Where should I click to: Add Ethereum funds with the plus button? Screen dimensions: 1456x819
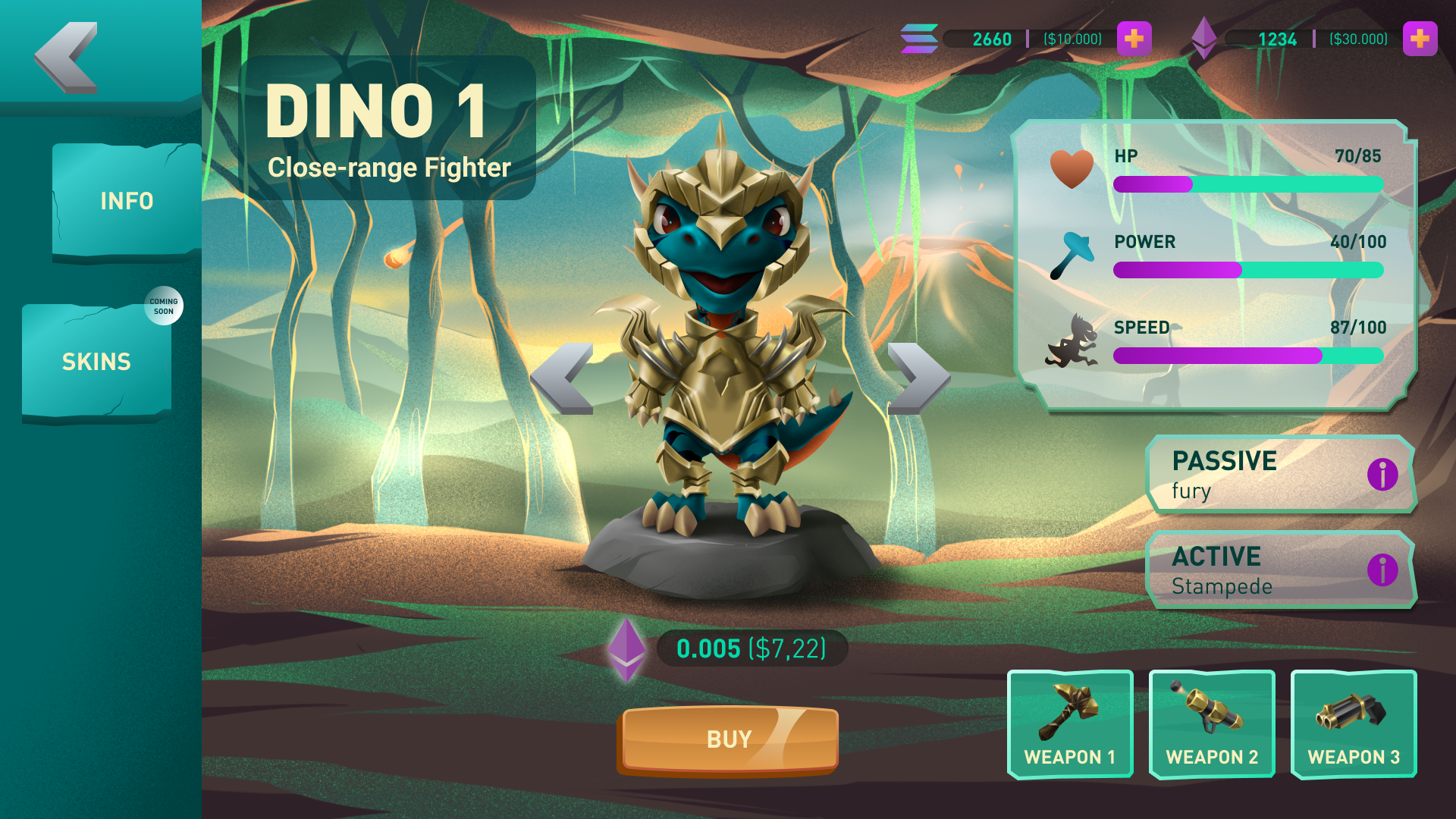pos(1420,39)
